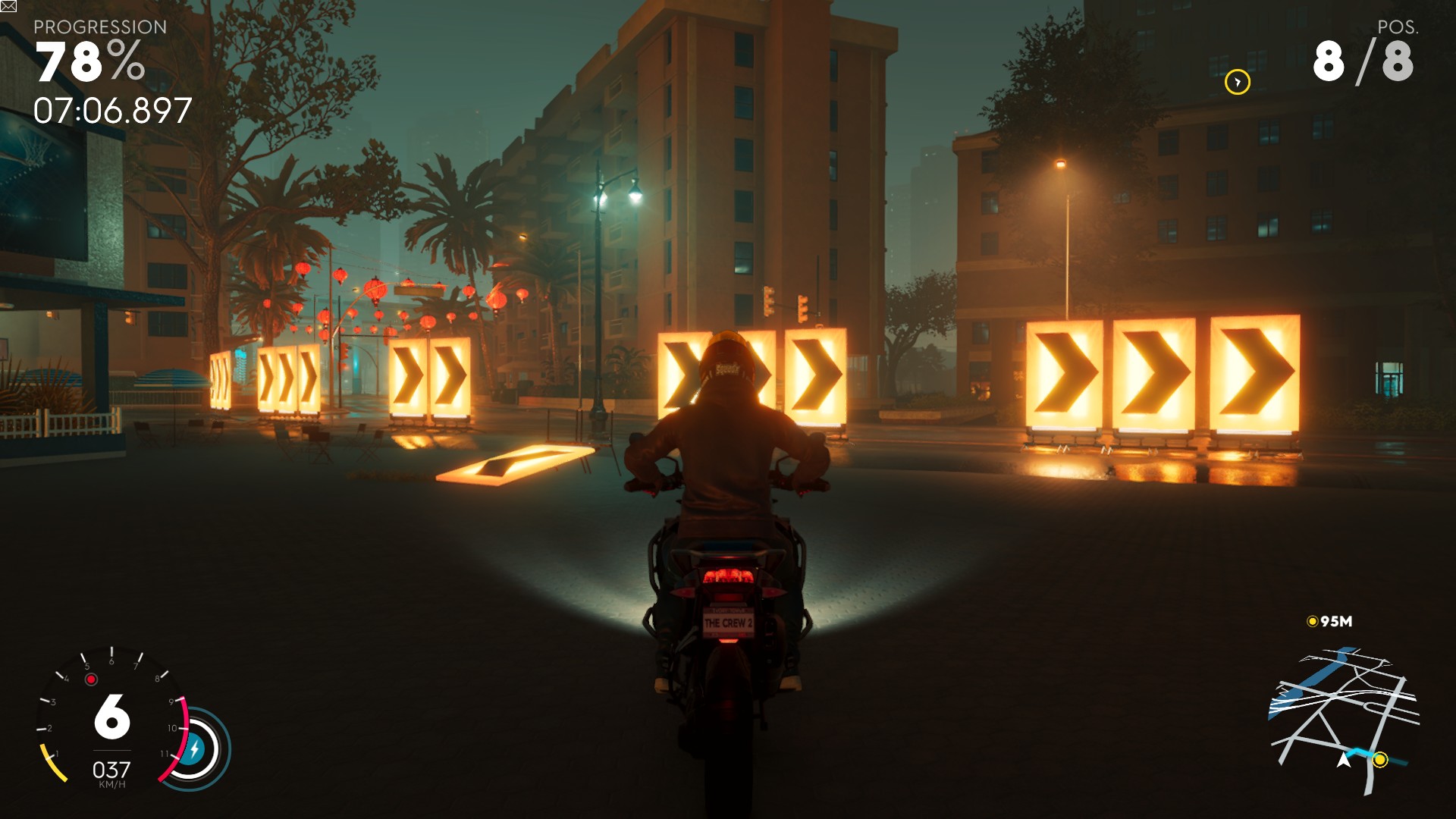
Task: Open the envelope mail icon
Action: click(x=8, y=7)
